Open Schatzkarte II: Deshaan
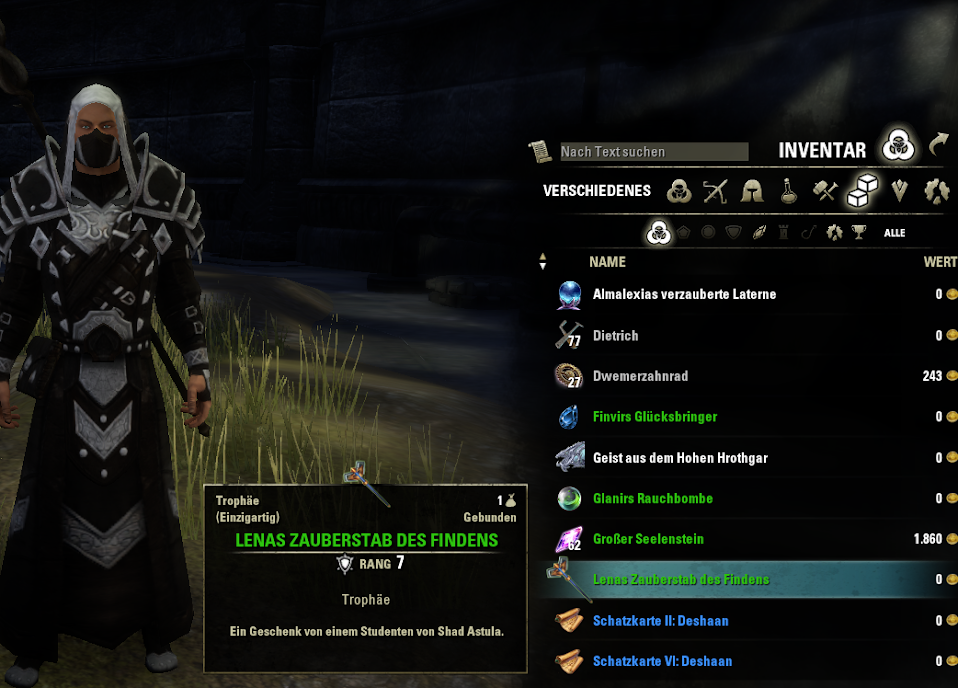The width and height of the screenshot is (958, 688). (x=660, y=621)
